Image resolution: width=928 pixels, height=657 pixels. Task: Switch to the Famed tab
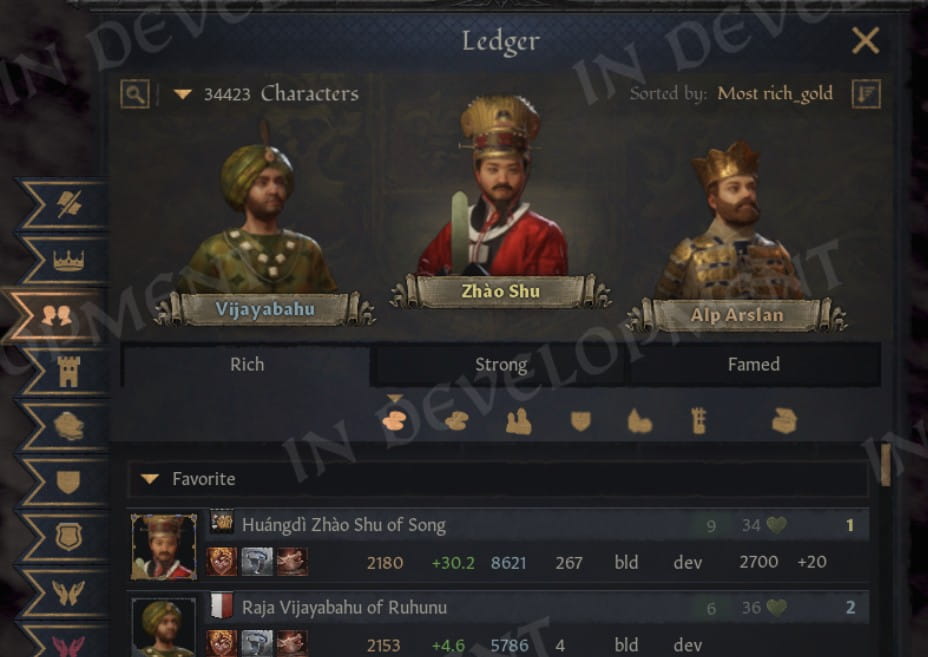click(x=753, y=365)
